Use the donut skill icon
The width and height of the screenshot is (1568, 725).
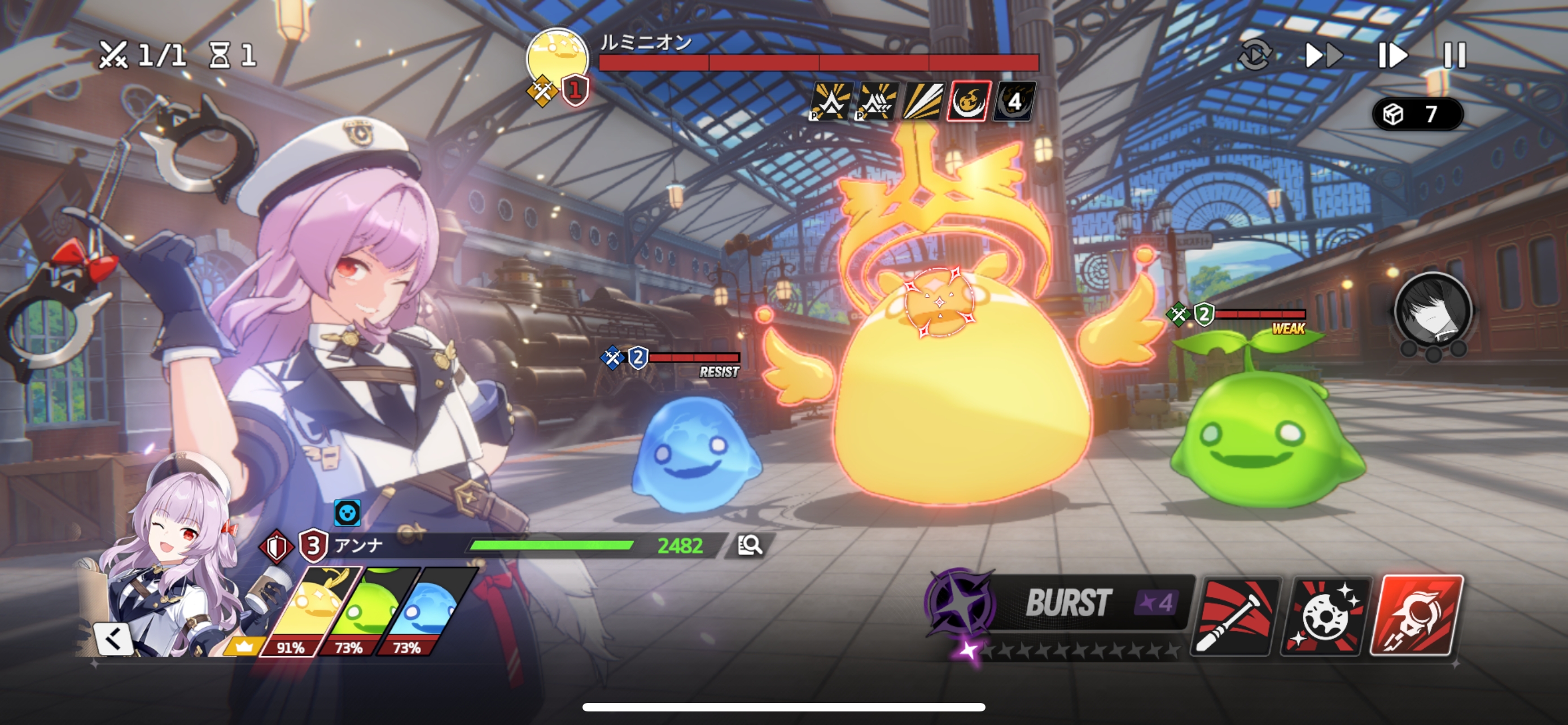pyautogui.click(x=1326, y=616)
